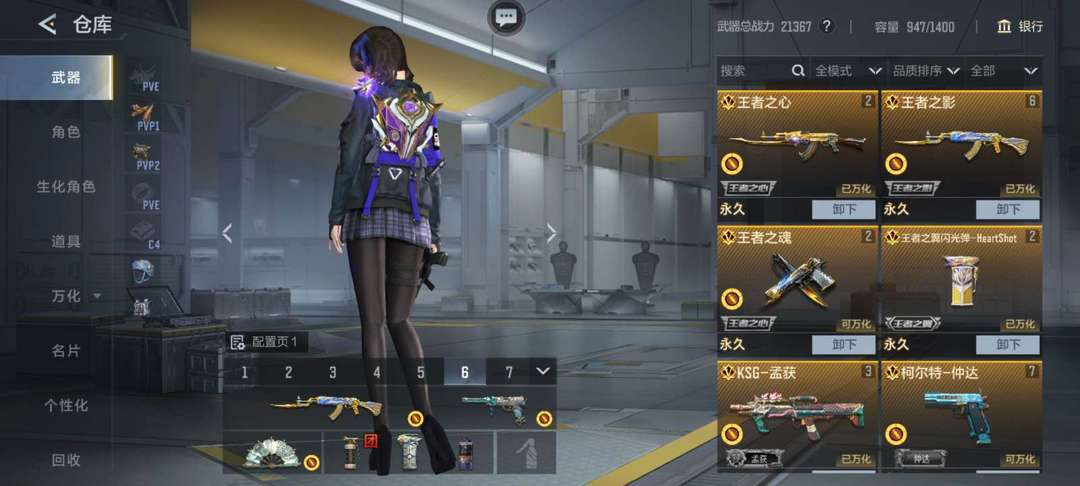The image size is (1080, 486).
Task: Open the 生化角色 category
Action: point(66,186)
